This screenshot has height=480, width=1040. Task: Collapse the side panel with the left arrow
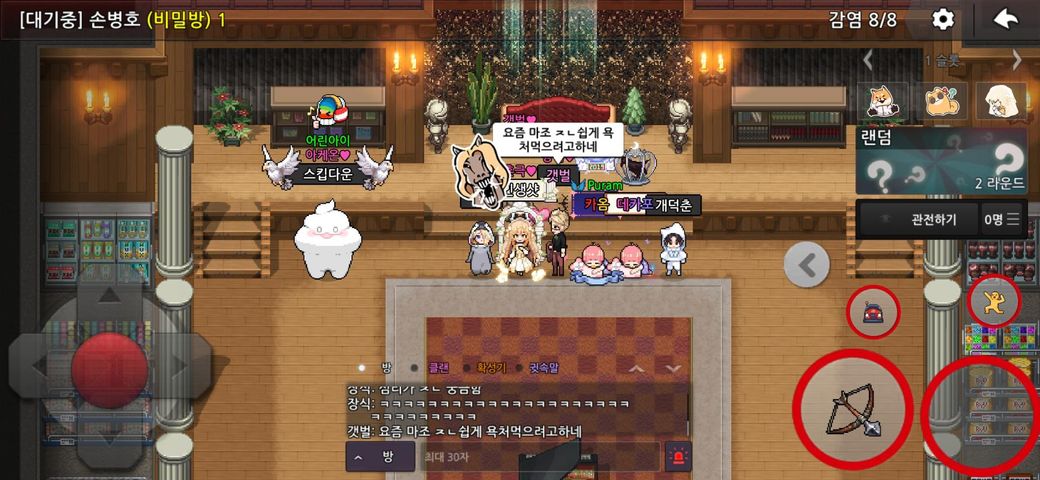click(807, 264)
